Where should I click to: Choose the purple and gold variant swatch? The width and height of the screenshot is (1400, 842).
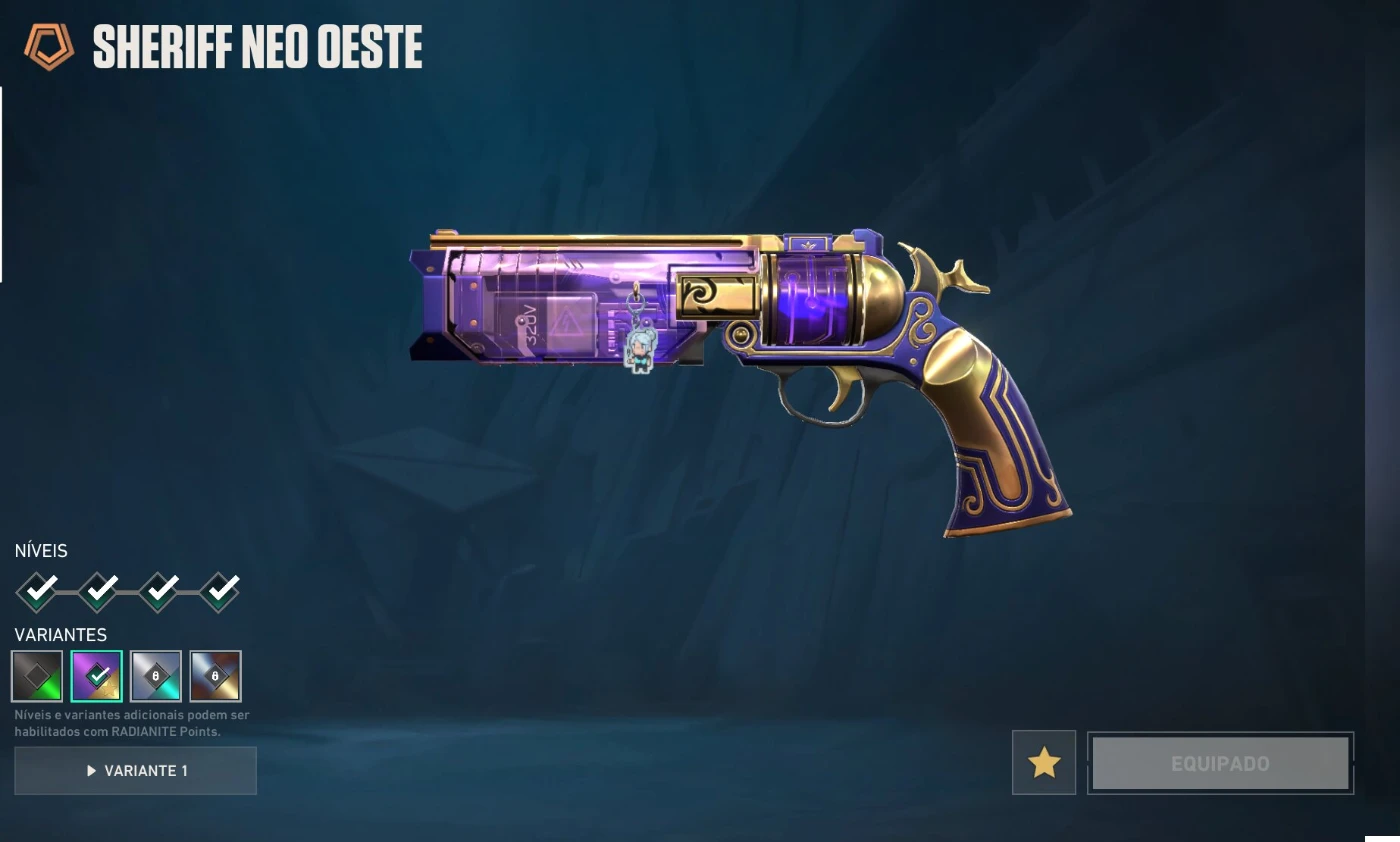(x=97, y=676)
